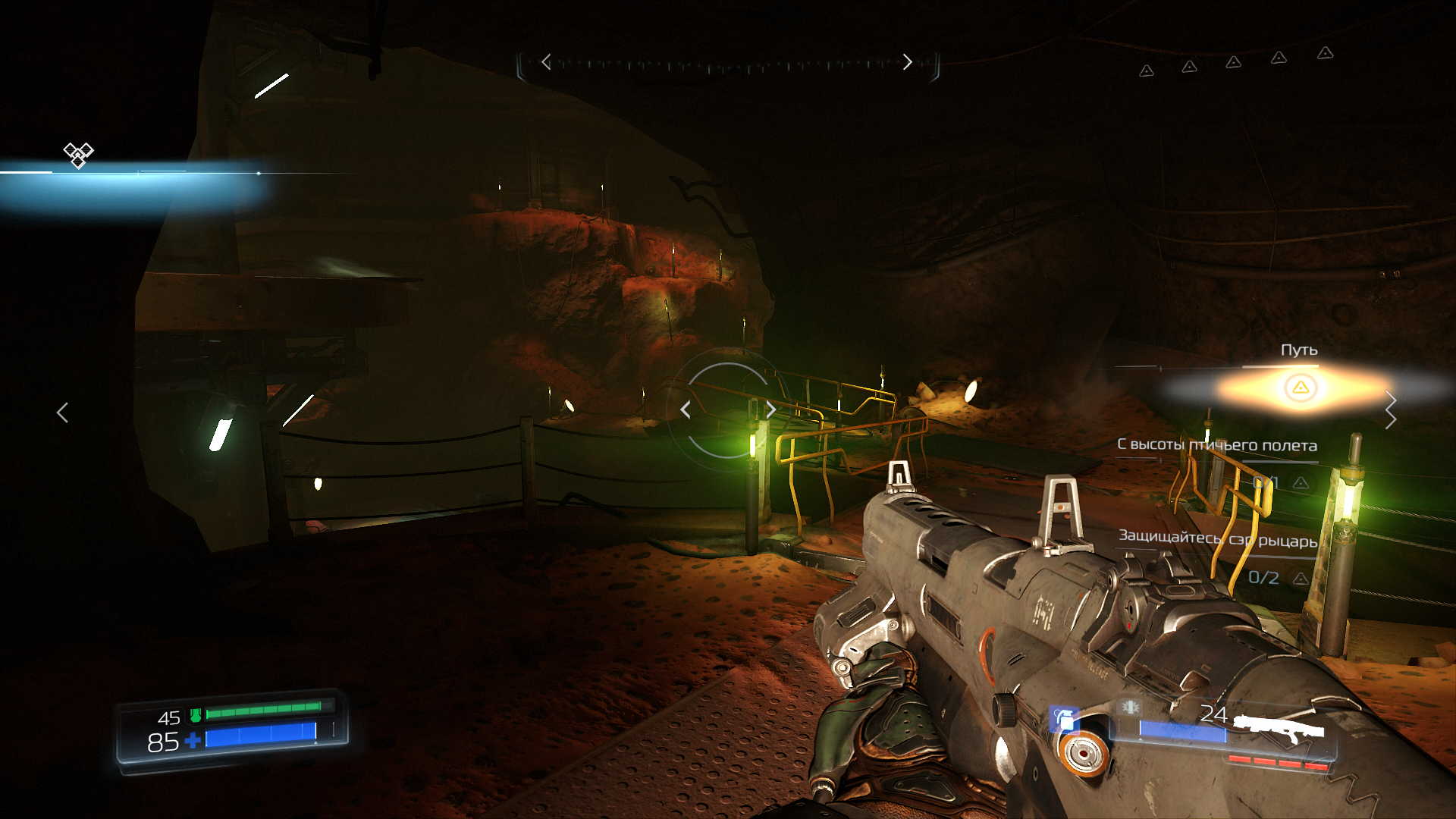Open the Защищайтесь сэр рыцарь challenge
1456x819 pixels.
pos(1218,539)
